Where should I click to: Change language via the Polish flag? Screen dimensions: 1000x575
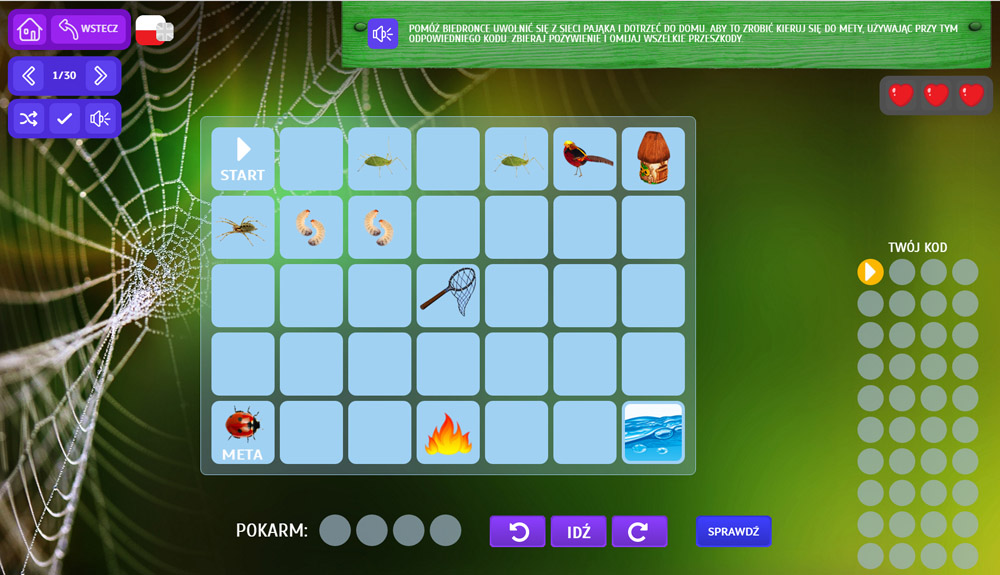(x=153, y=30)
